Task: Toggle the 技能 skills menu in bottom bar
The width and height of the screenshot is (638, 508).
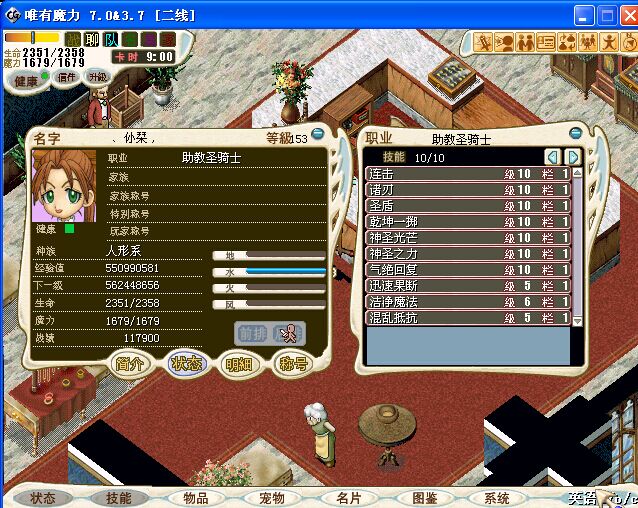Action: pyautogui.click(x=119, y=497)
